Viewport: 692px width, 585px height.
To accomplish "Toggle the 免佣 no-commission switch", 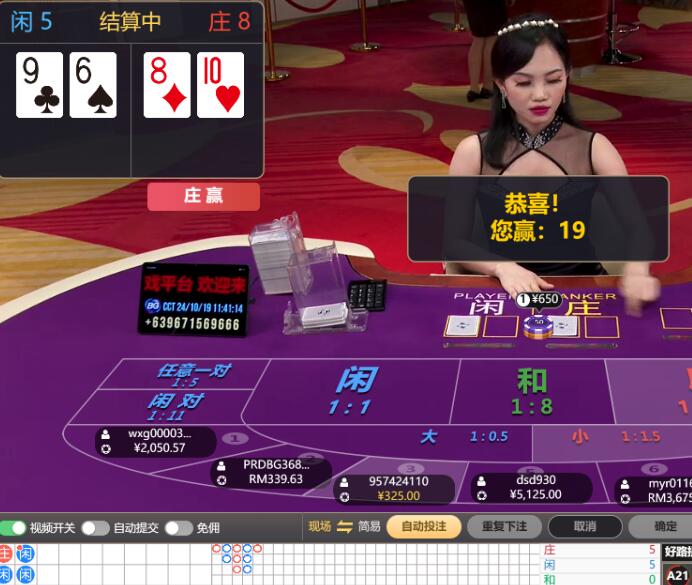I will tap(178, 527).
